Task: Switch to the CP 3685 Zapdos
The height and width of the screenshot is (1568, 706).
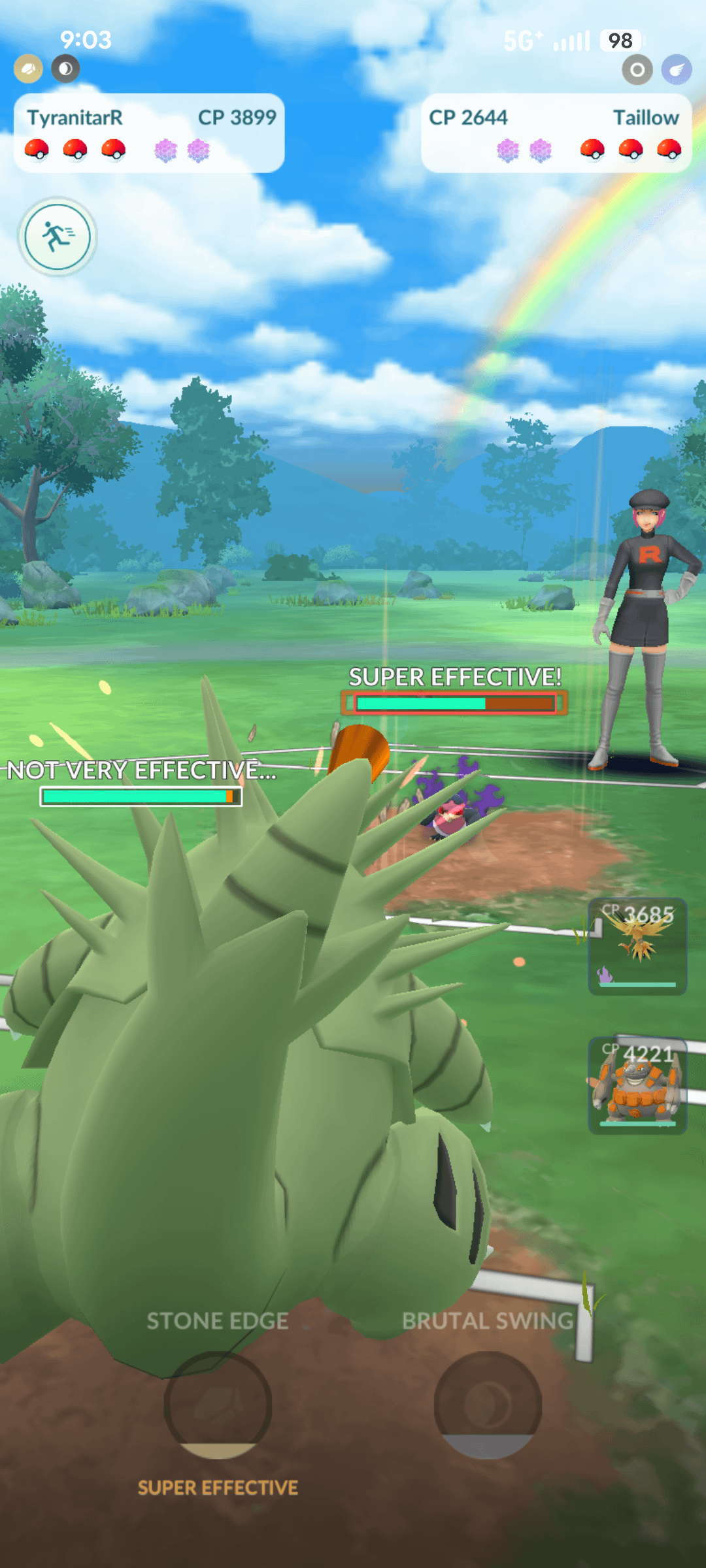Action: pos(637,946)
